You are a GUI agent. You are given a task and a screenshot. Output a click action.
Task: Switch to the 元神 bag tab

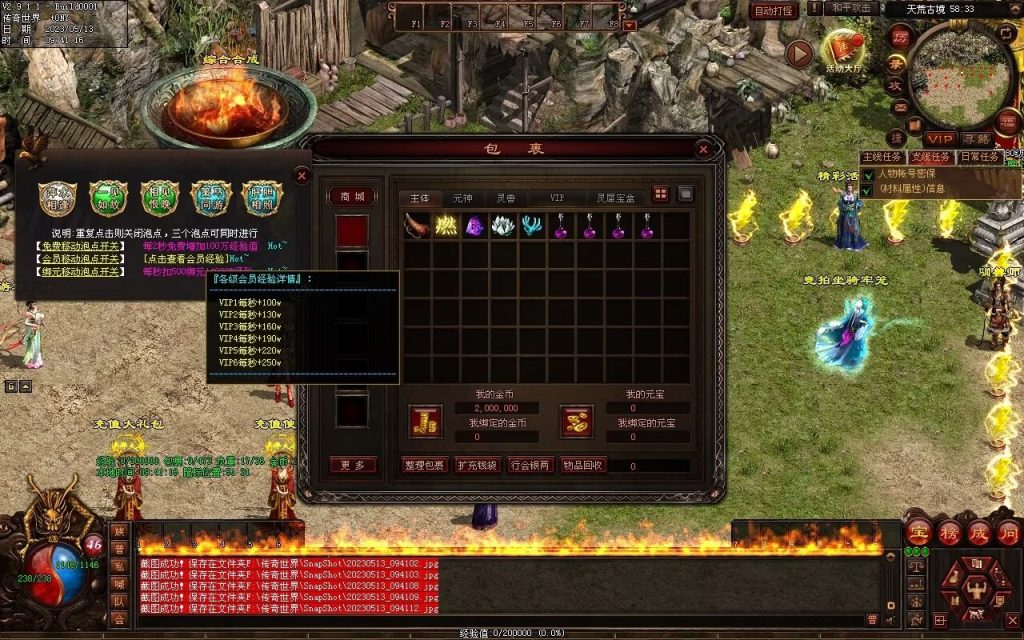click(x=462, y=198)
